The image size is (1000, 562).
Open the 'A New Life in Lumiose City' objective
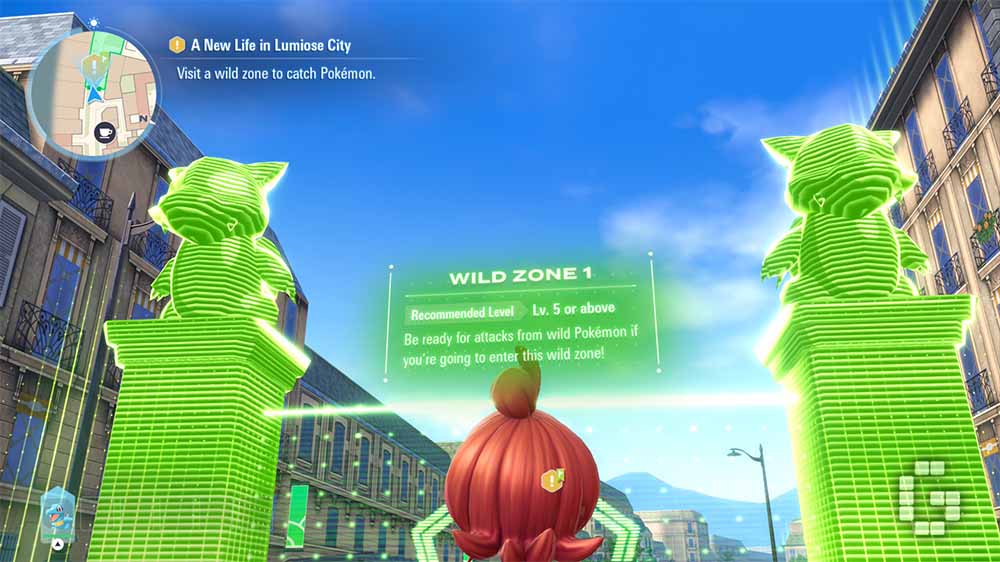(262, 45)
